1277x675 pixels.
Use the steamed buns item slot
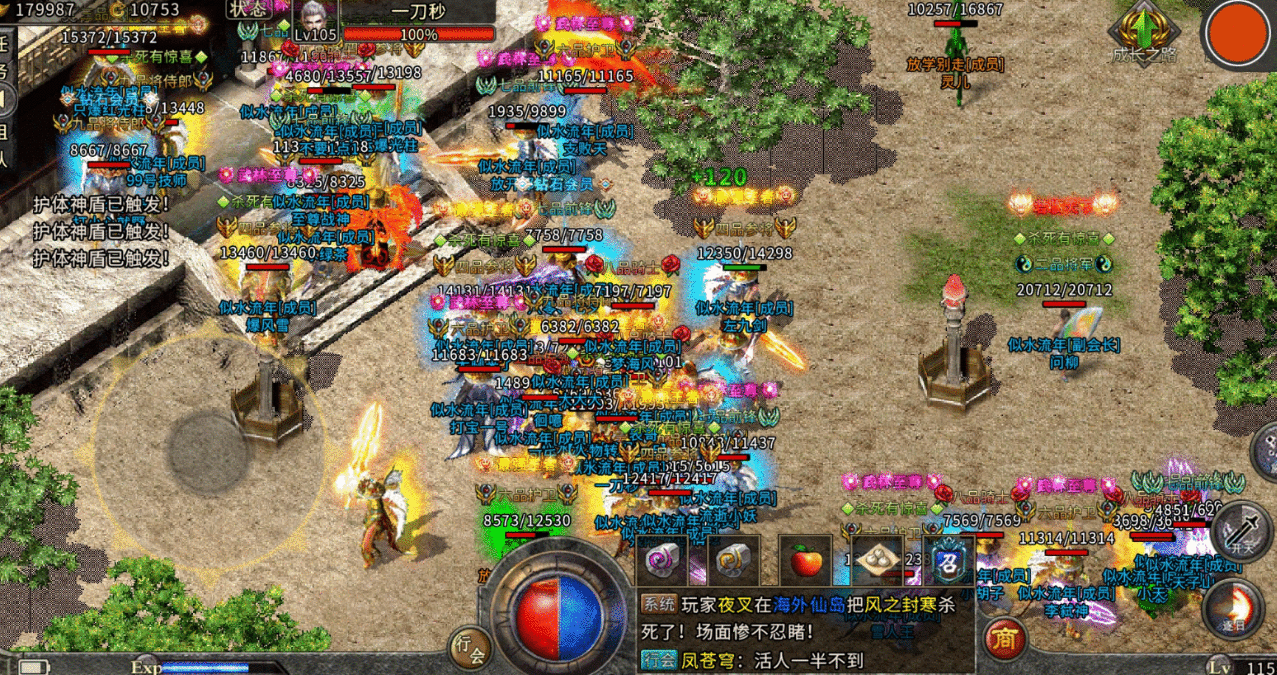pyautogui.click(x=877, y=560)
